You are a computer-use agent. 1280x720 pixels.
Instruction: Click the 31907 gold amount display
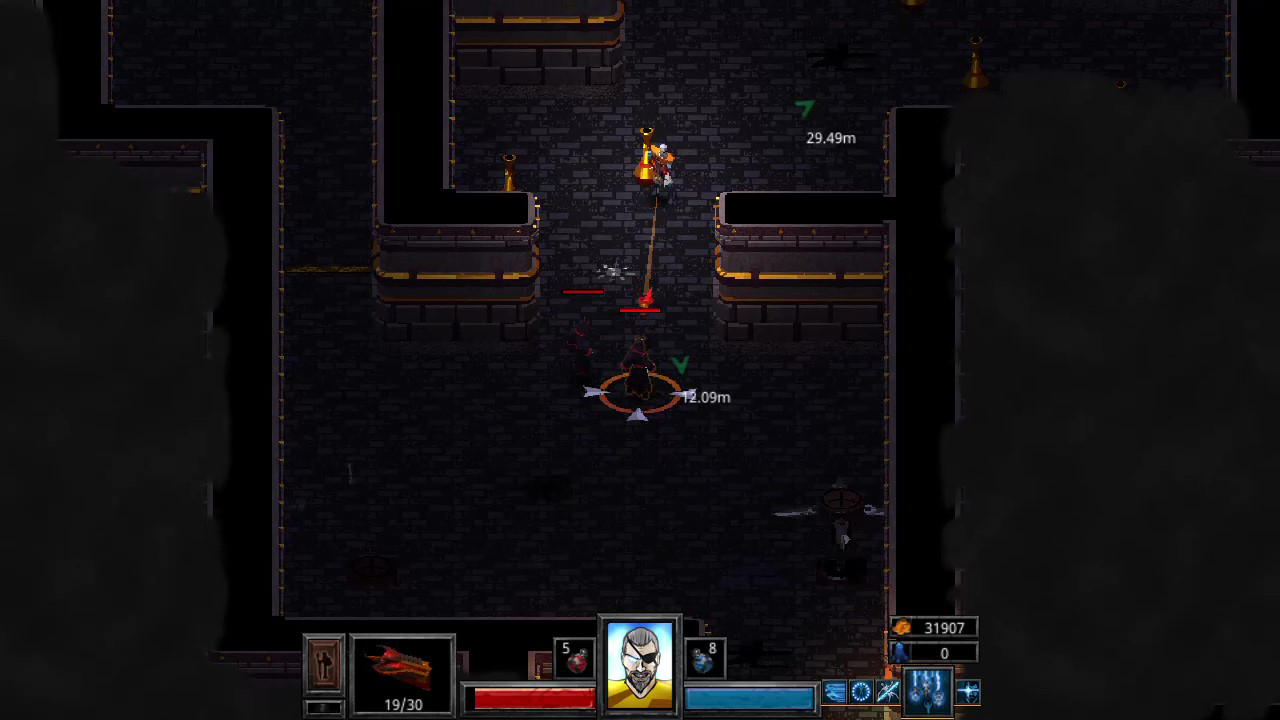tap(943, 627)
